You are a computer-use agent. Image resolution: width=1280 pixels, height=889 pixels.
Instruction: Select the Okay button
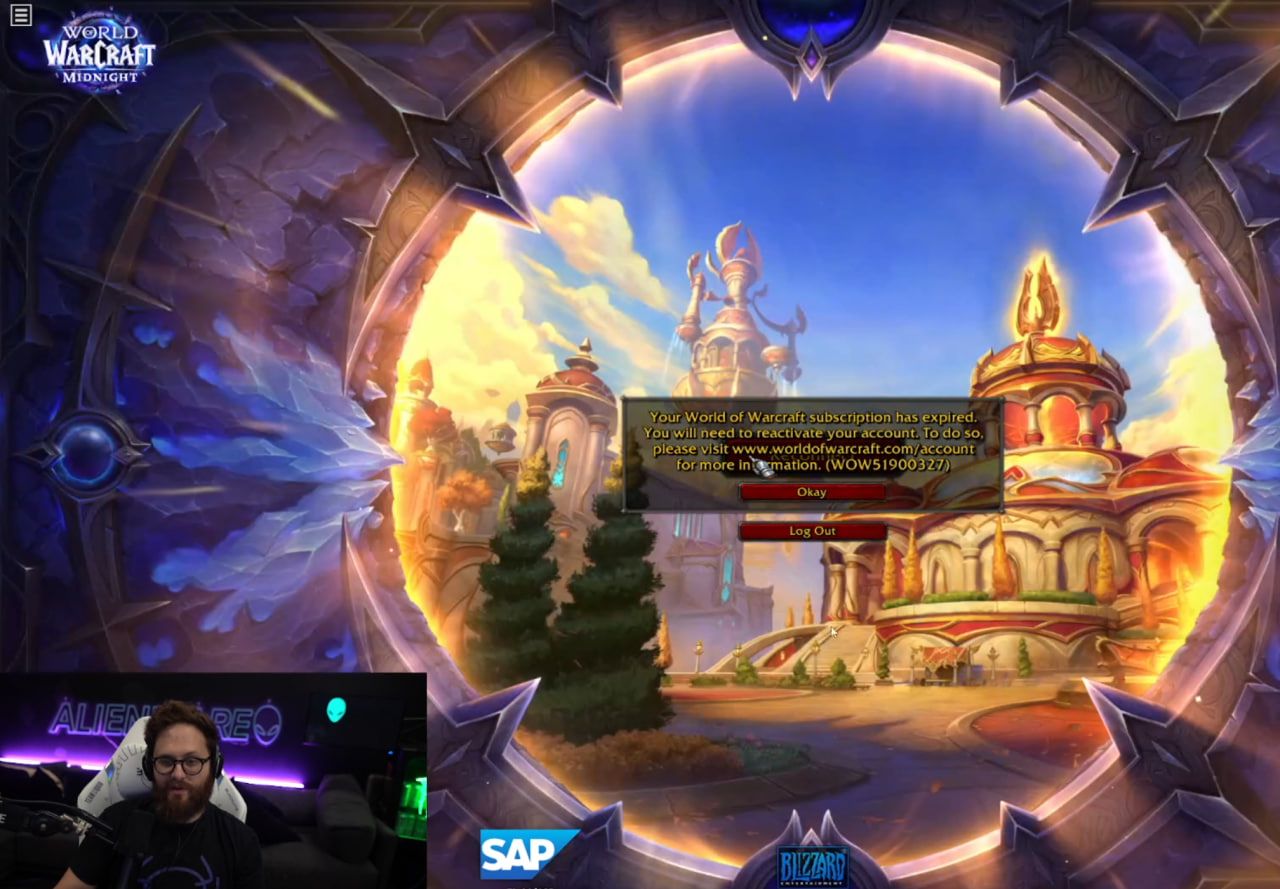(x=811, y=491)
